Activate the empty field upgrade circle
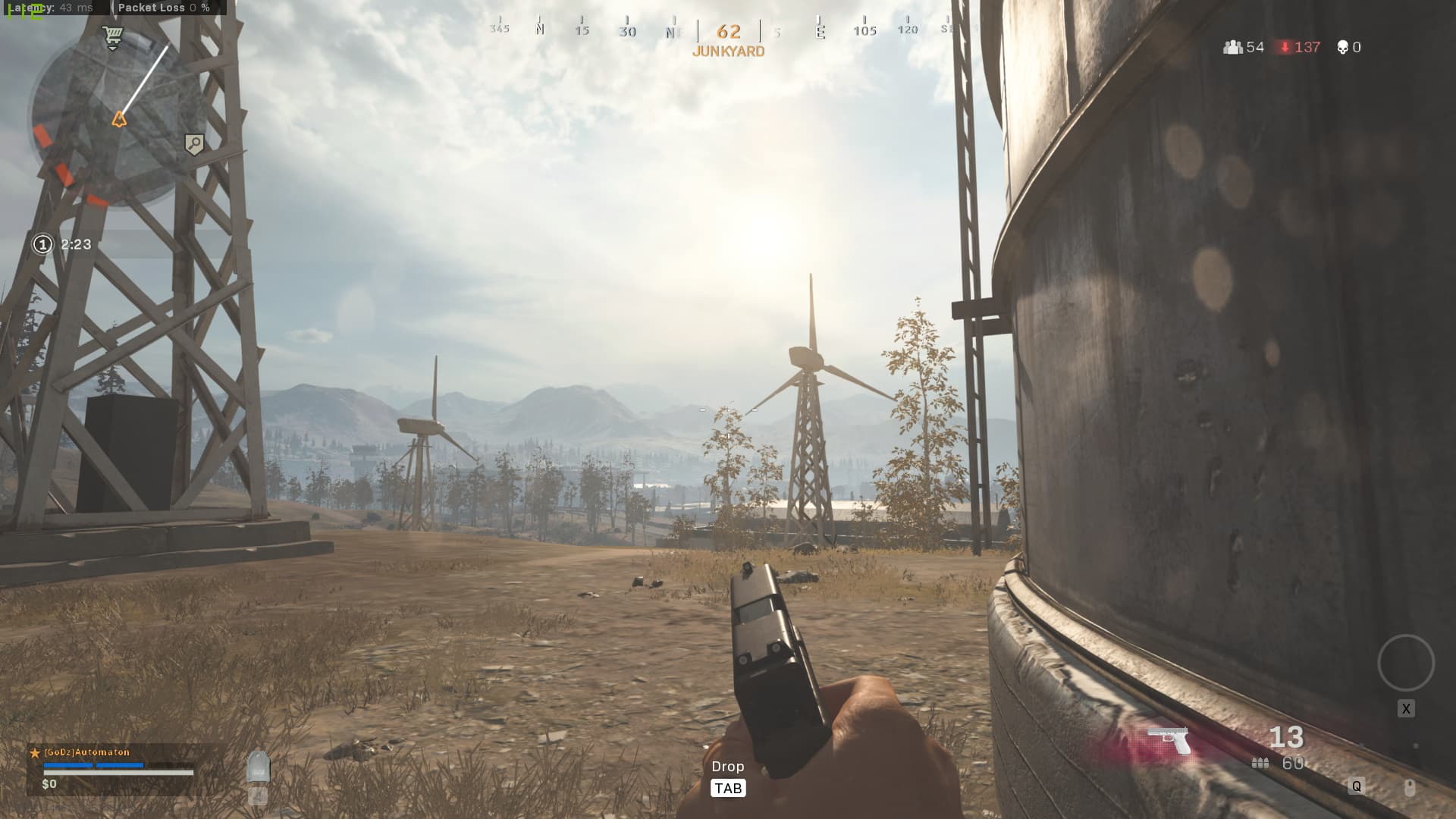The height and width of the screenshot is (819, 1456). click(x=1405, y=663)
